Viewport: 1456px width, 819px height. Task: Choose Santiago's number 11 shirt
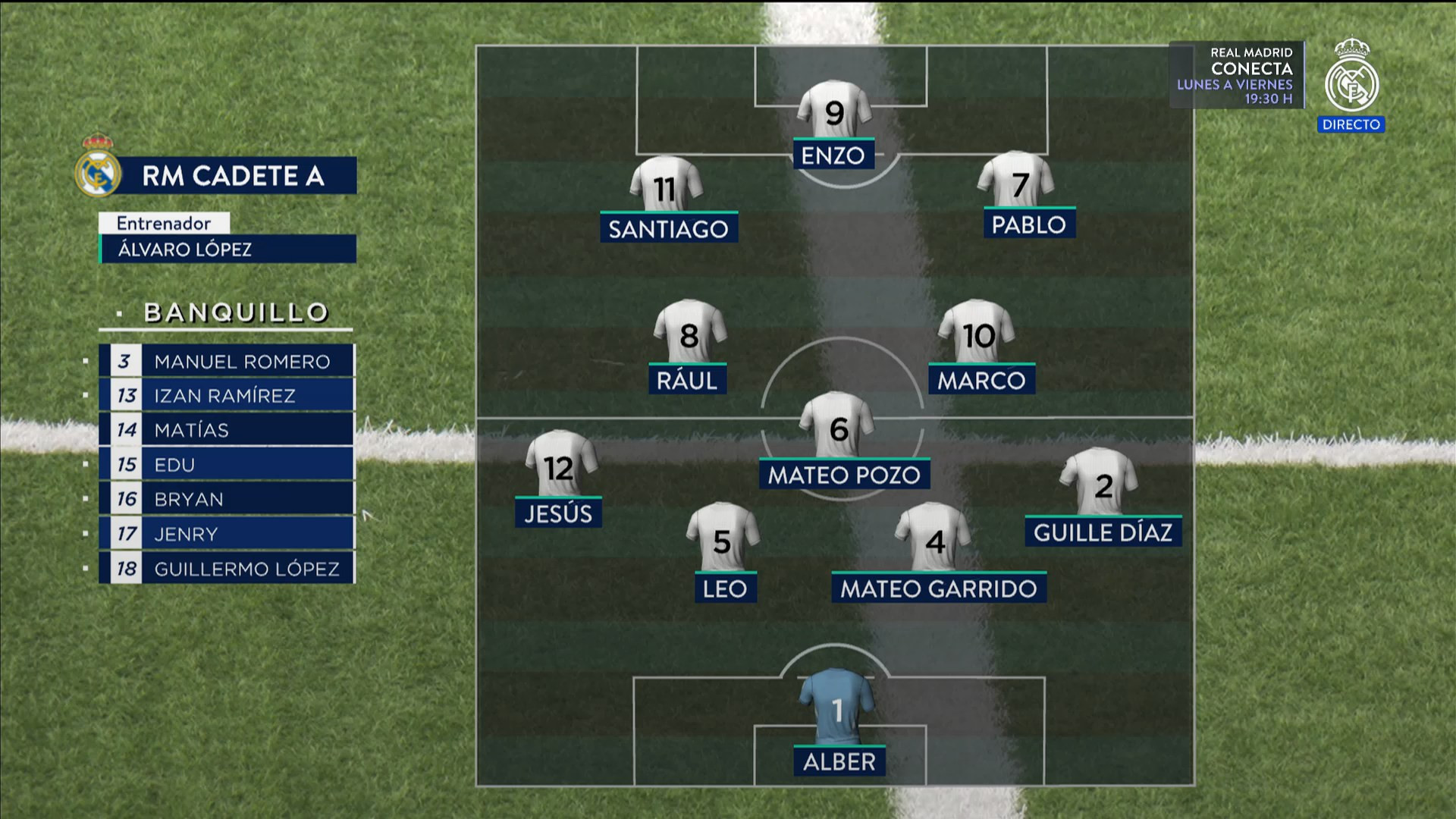[666, 185]
